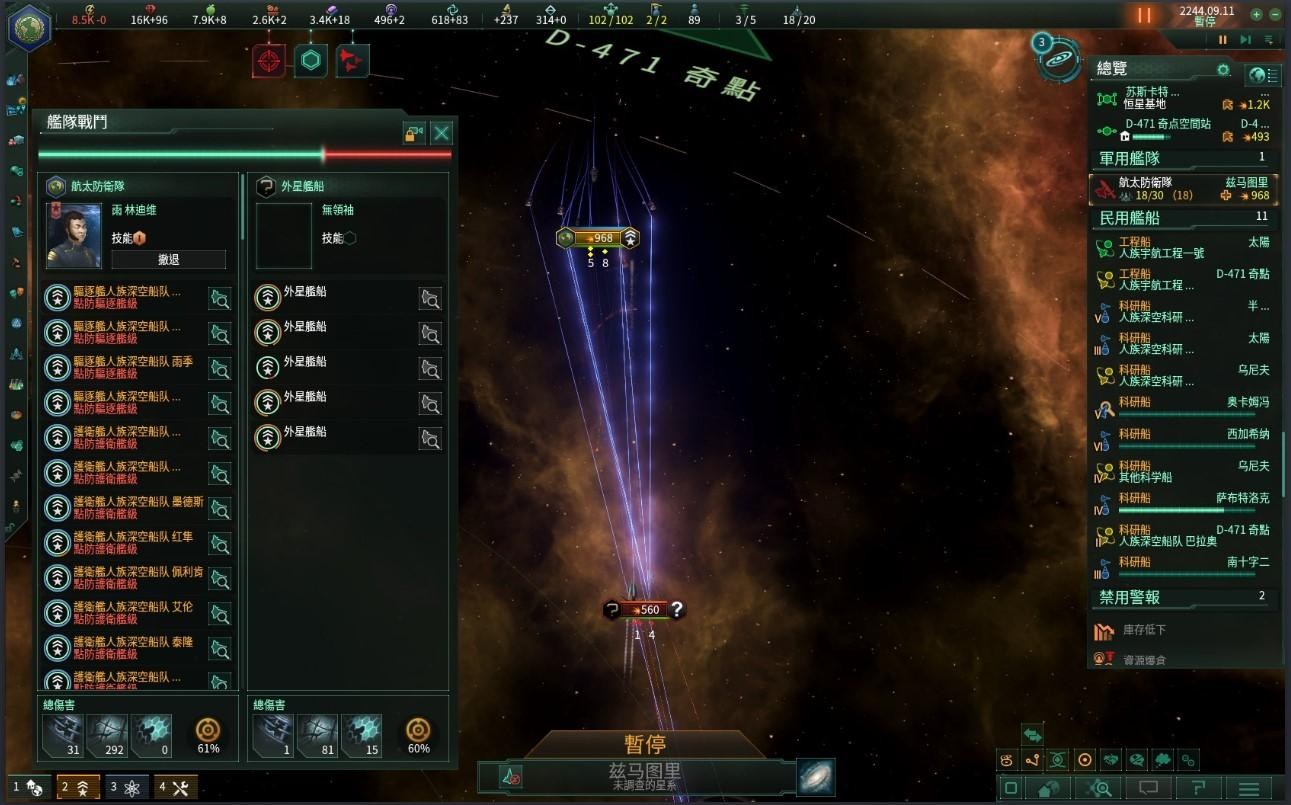Image resolution: width=1291 pixels, height=805 pixels.
Task: Select admiral 雨·林迪维's portrait
Action: [74, 236]
